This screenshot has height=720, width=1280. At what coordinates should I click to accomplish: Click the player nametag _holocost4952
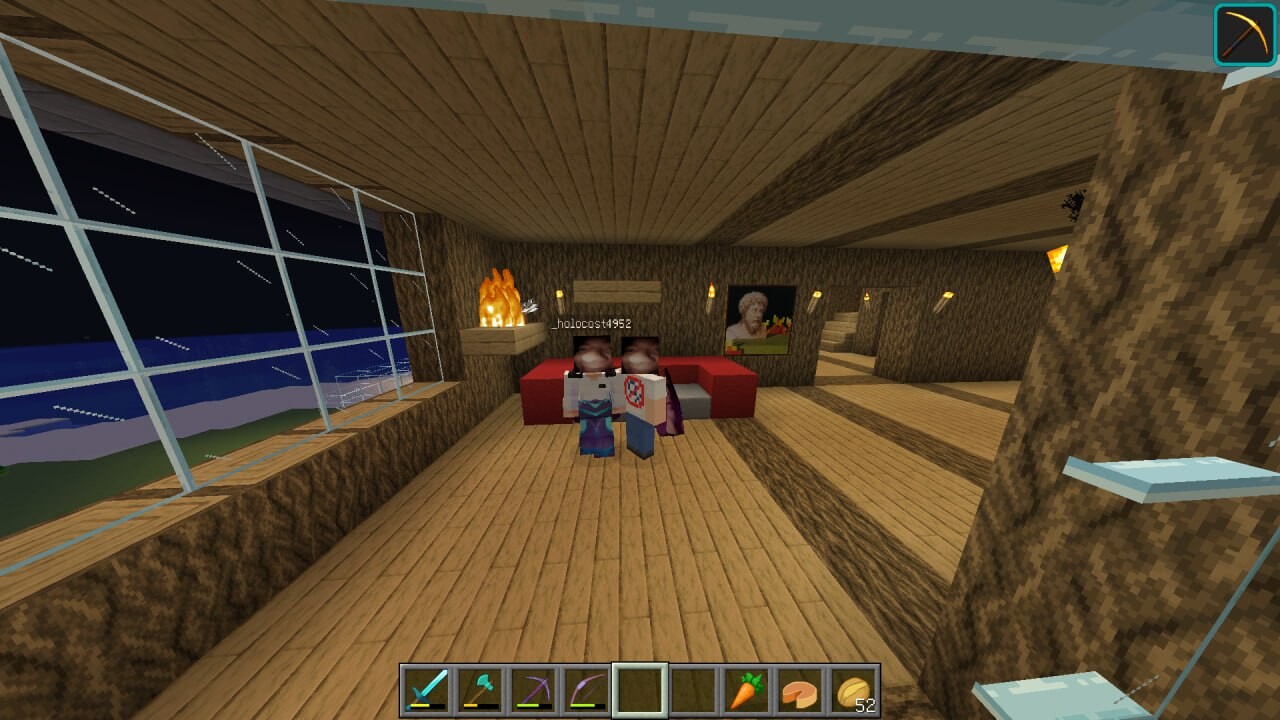(593, 323)
